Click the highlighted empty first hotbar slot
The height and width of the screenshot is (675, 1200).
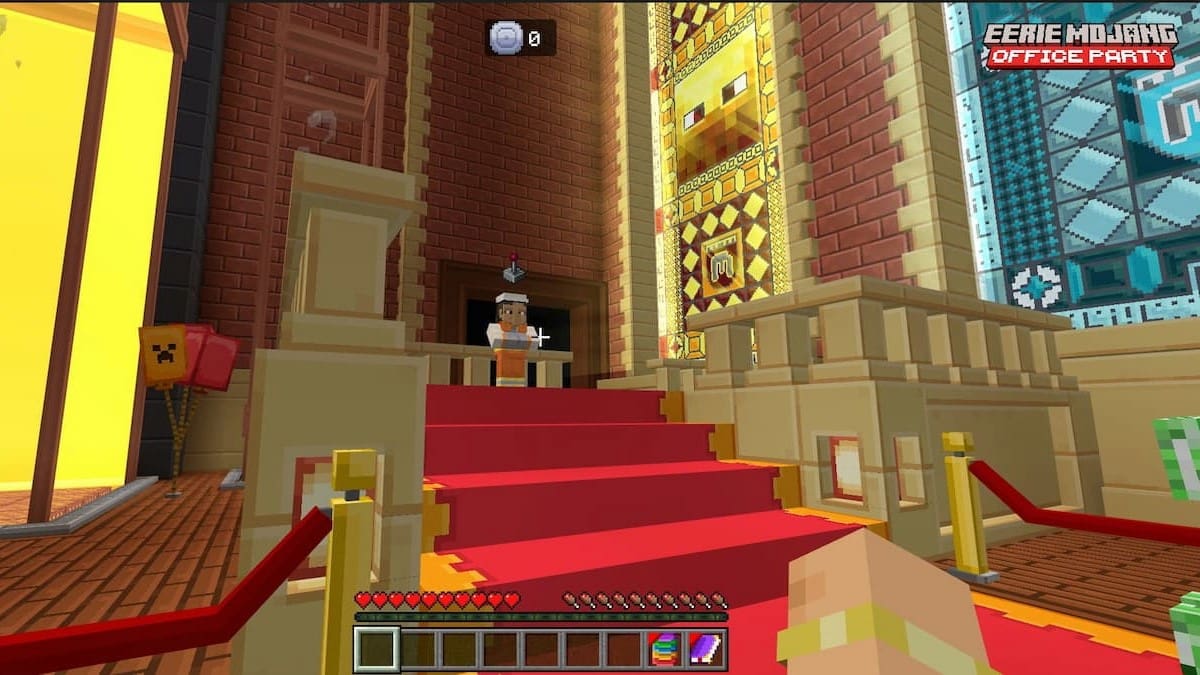377,649
